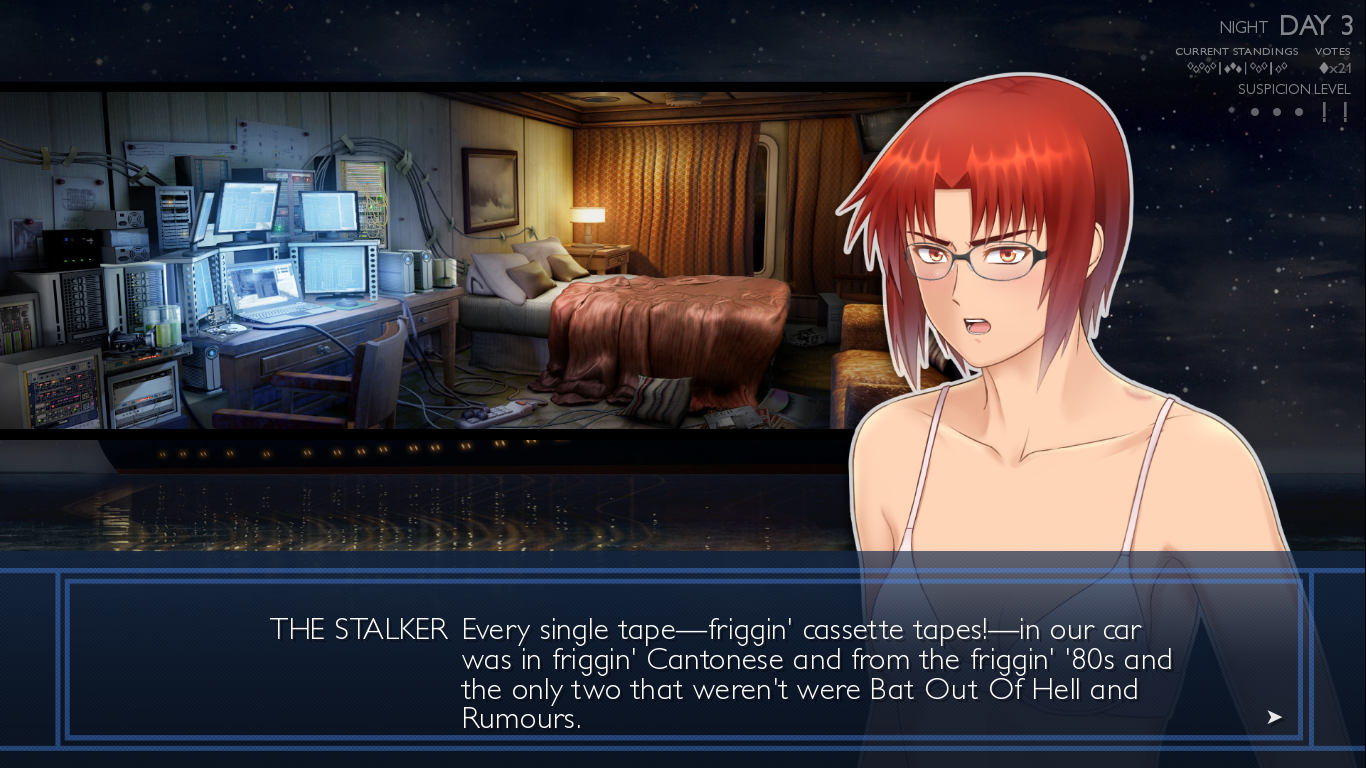Click the DAY 3 header label
This screenshot has height=768, width=1366.
coord(1313,25)
